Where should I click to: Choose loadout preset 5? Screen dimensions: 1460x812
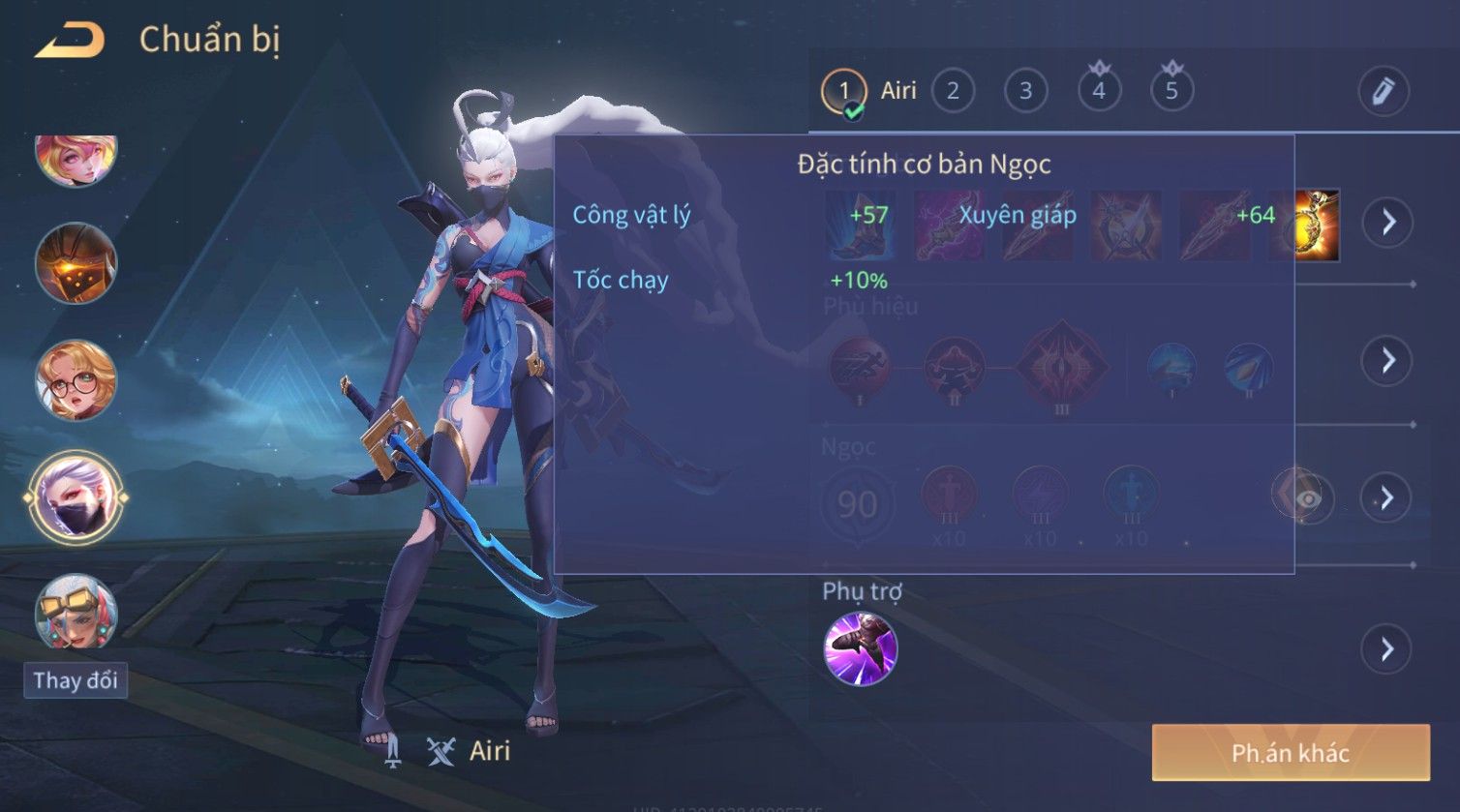pyautogui.click(x=1171, y=92)
